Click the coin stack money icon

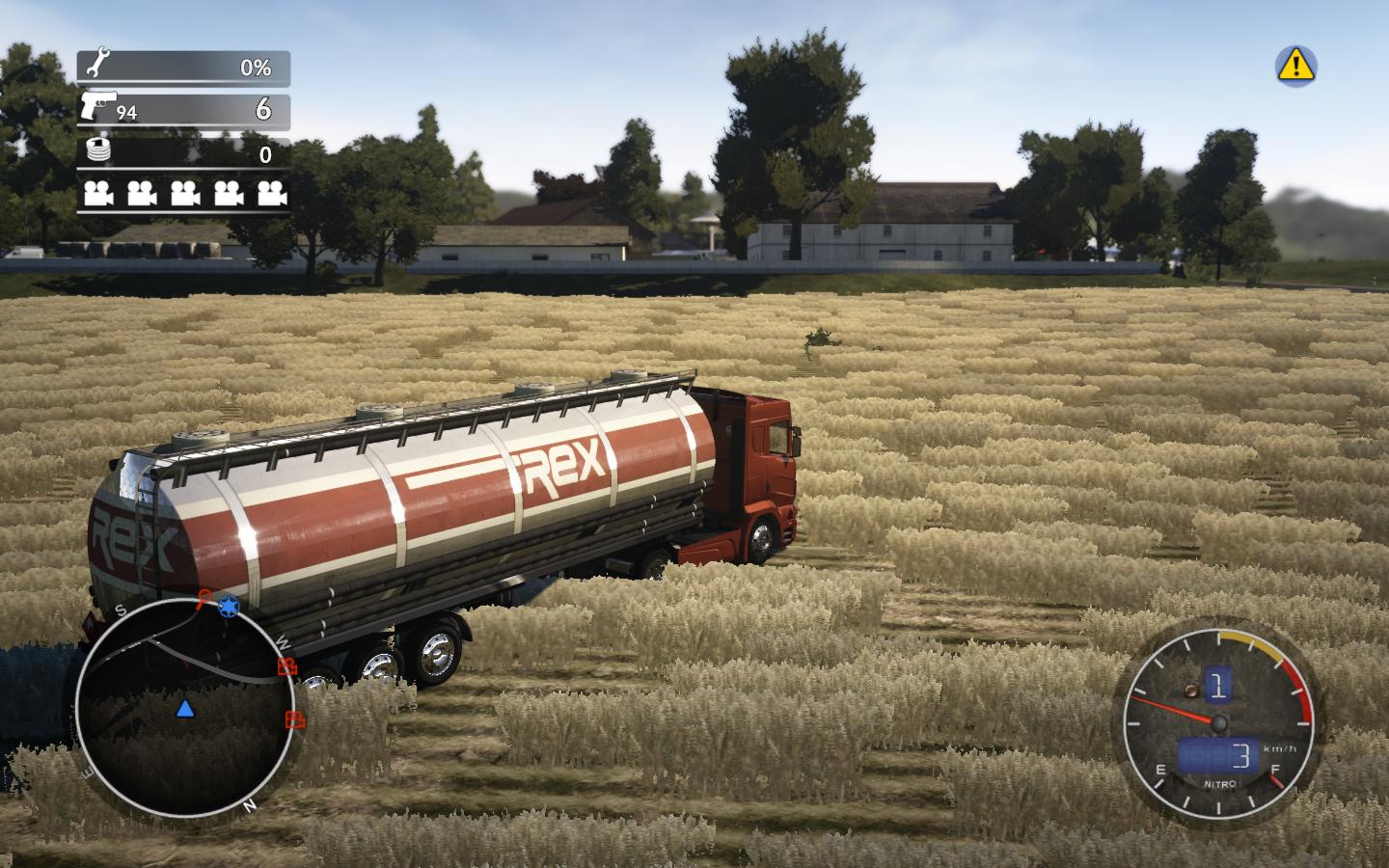click(98, 149)
